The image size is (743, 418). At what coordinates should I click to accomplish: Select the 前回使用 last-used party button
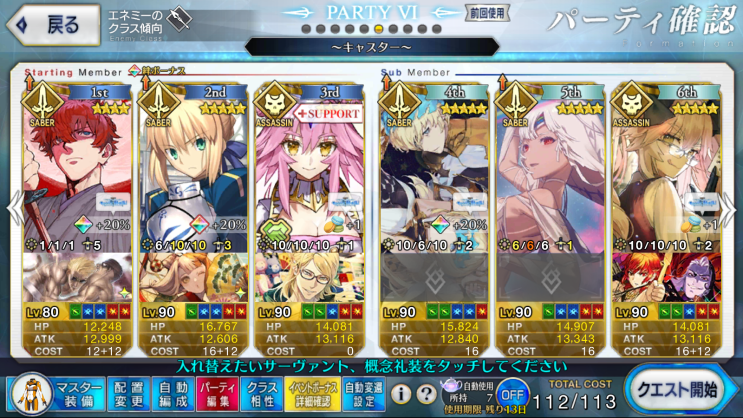[x=486, y=13]
